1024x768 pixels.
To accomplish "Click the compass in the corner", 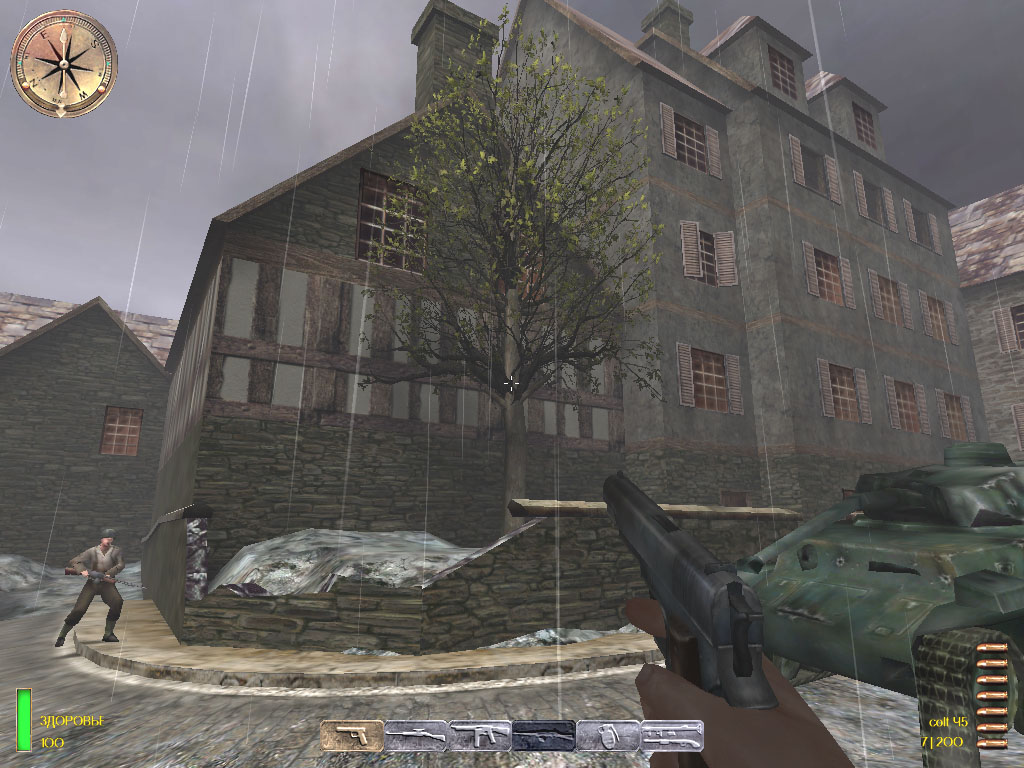I will point(64,63).
